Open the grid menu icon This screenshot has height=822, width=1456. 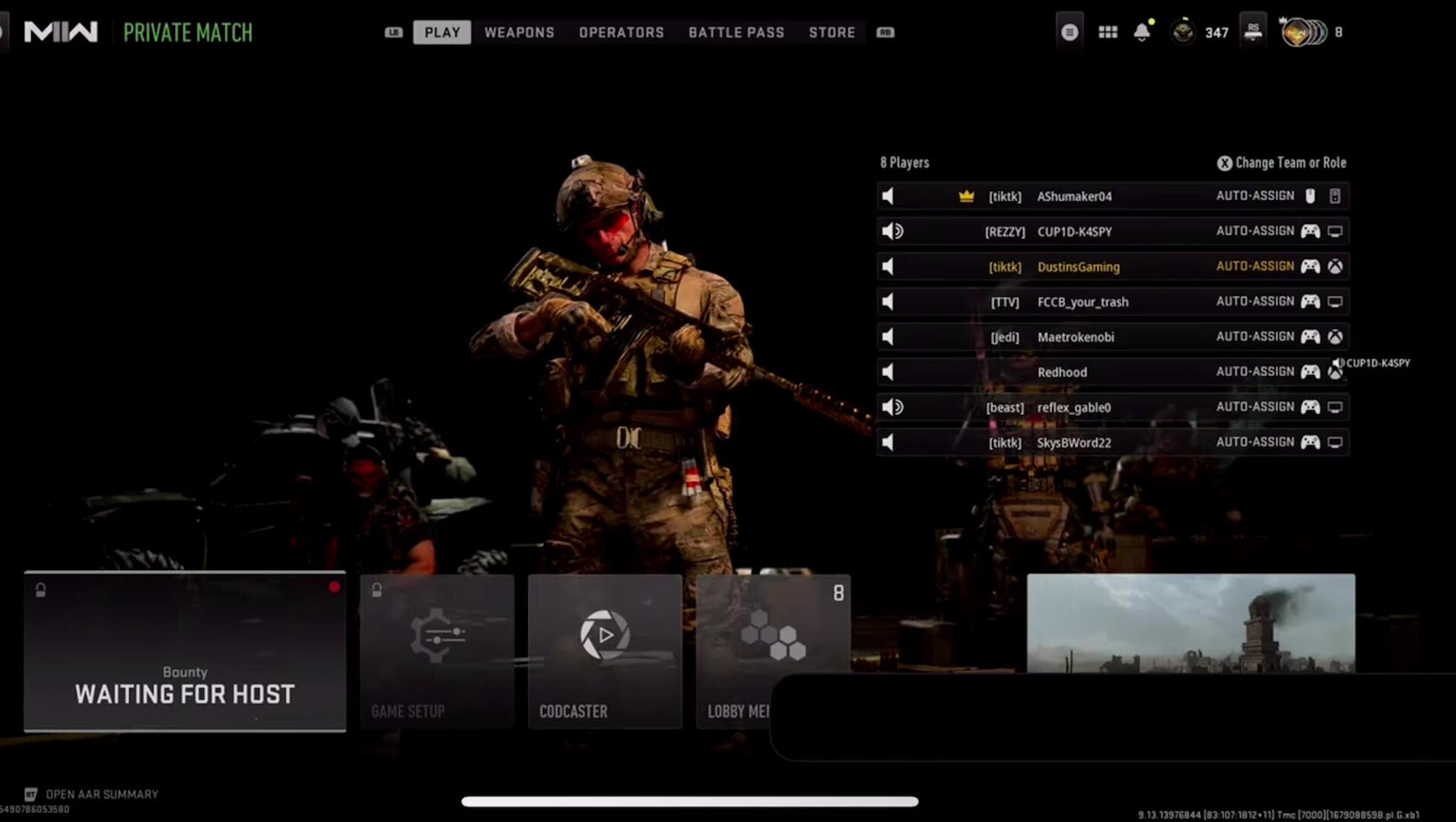1108,32
